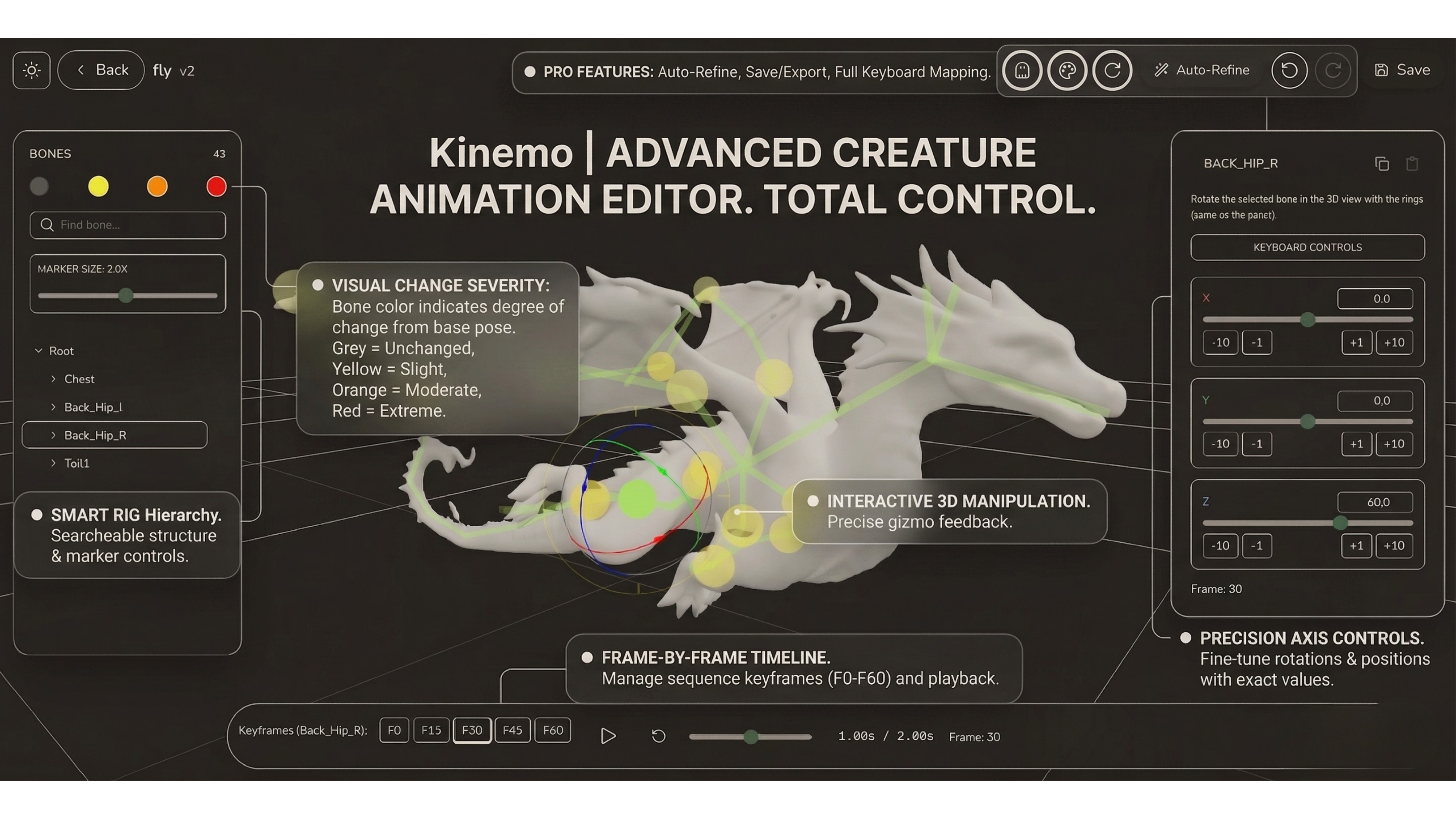Viewport: 1456px width, 819px height.
Task: Collapse the Root node in the bones list
Action: tap(39, 351)
